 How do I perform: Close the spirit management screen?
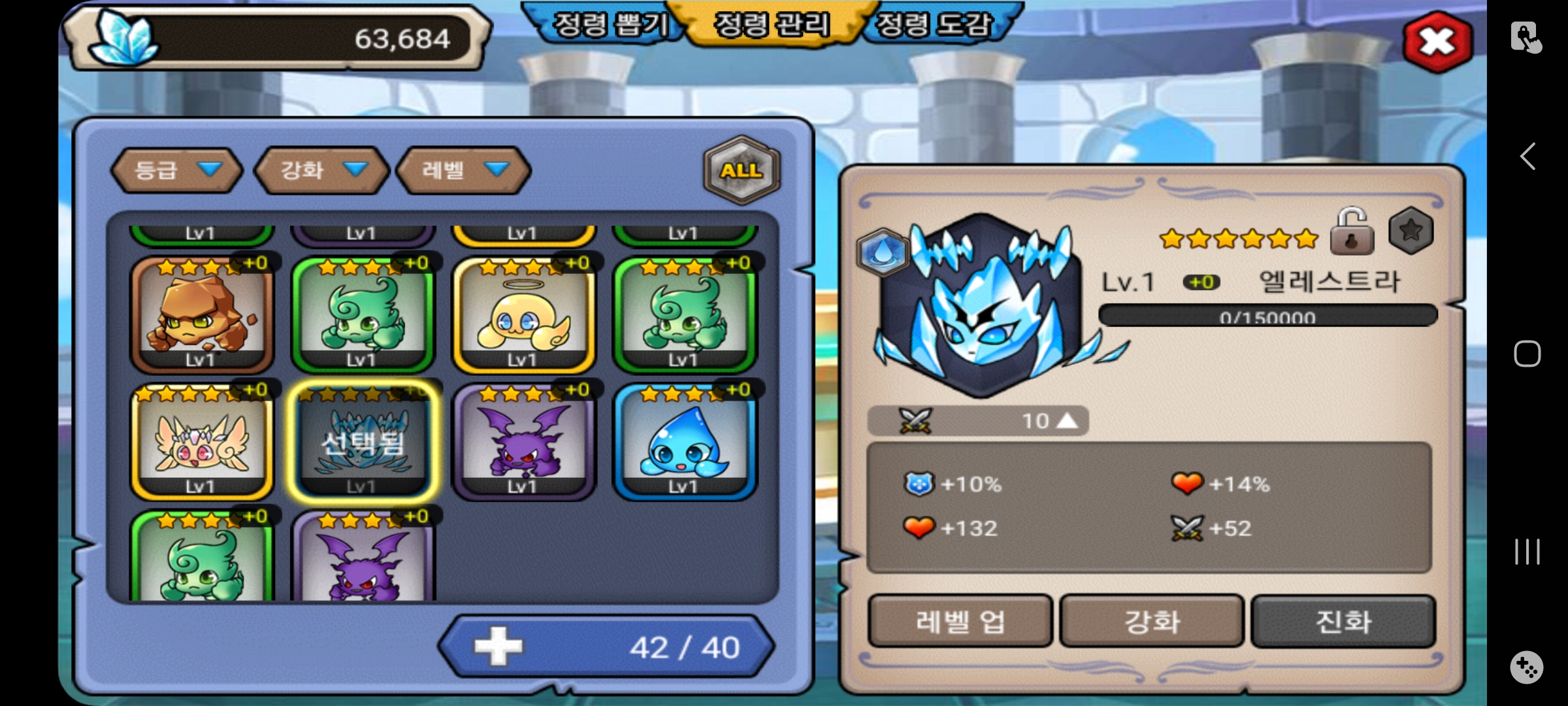click(x=1437, y=42)
